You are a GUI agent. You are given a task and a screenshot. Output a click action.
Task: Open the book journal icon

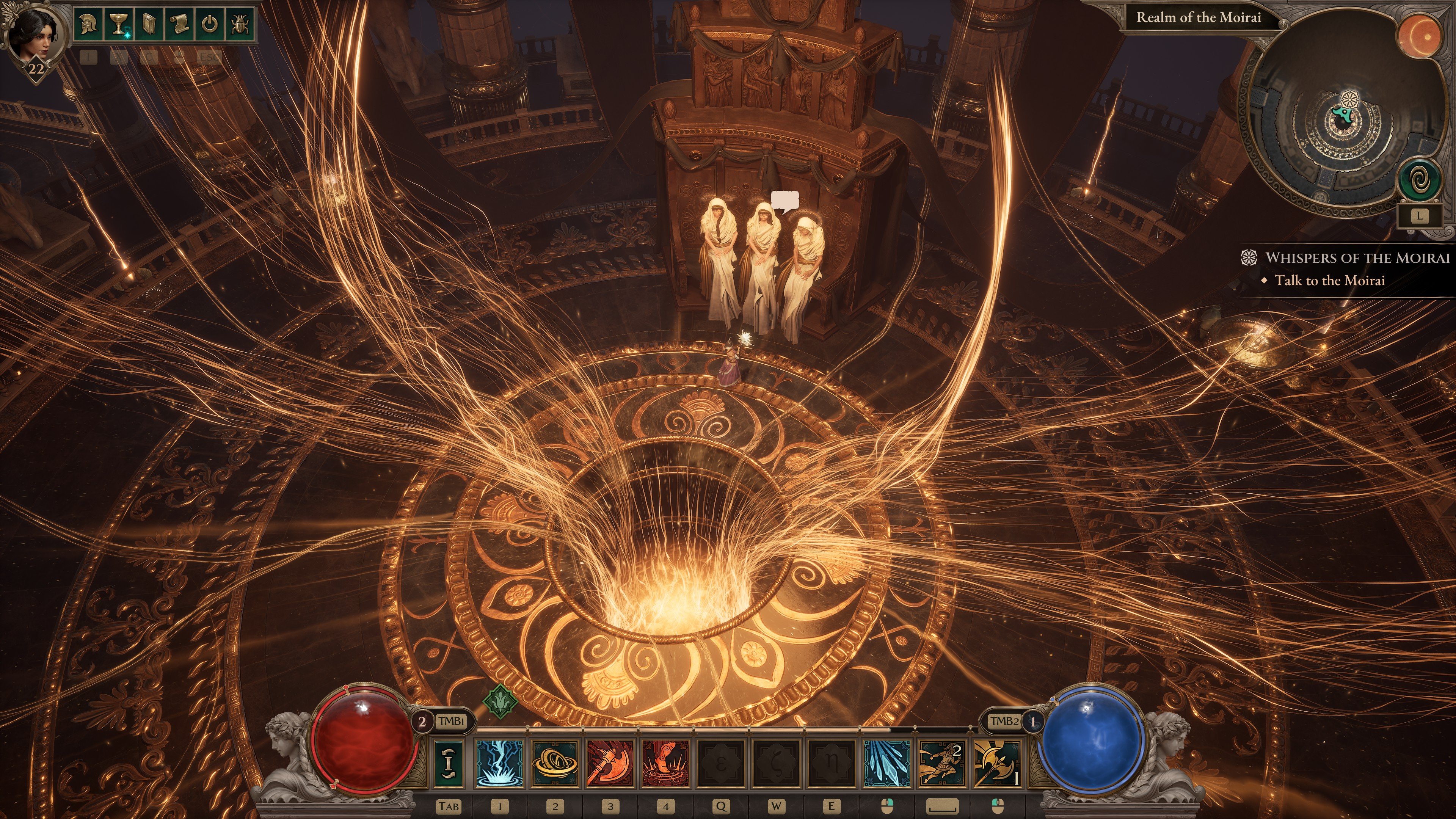pos(149,24)
